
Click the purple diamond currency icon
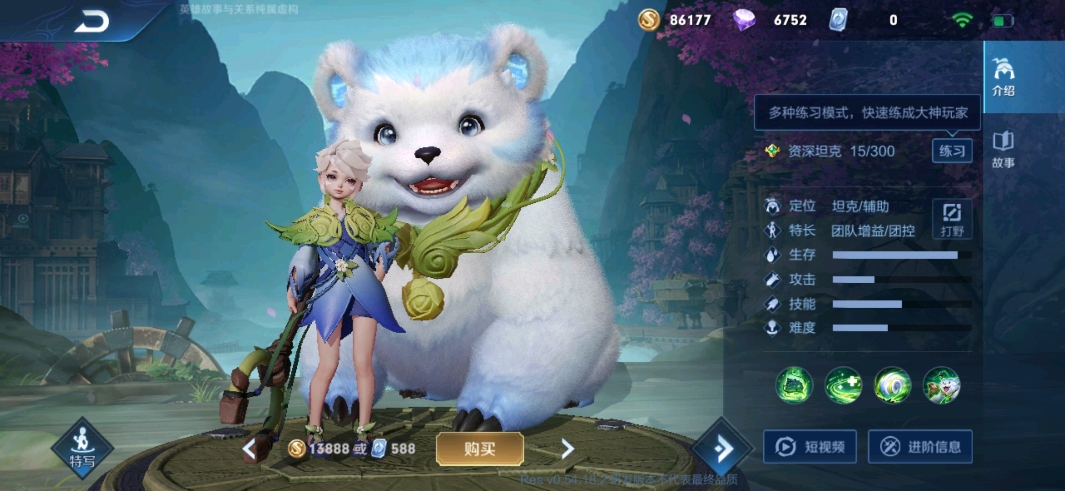tap(744, 20)
